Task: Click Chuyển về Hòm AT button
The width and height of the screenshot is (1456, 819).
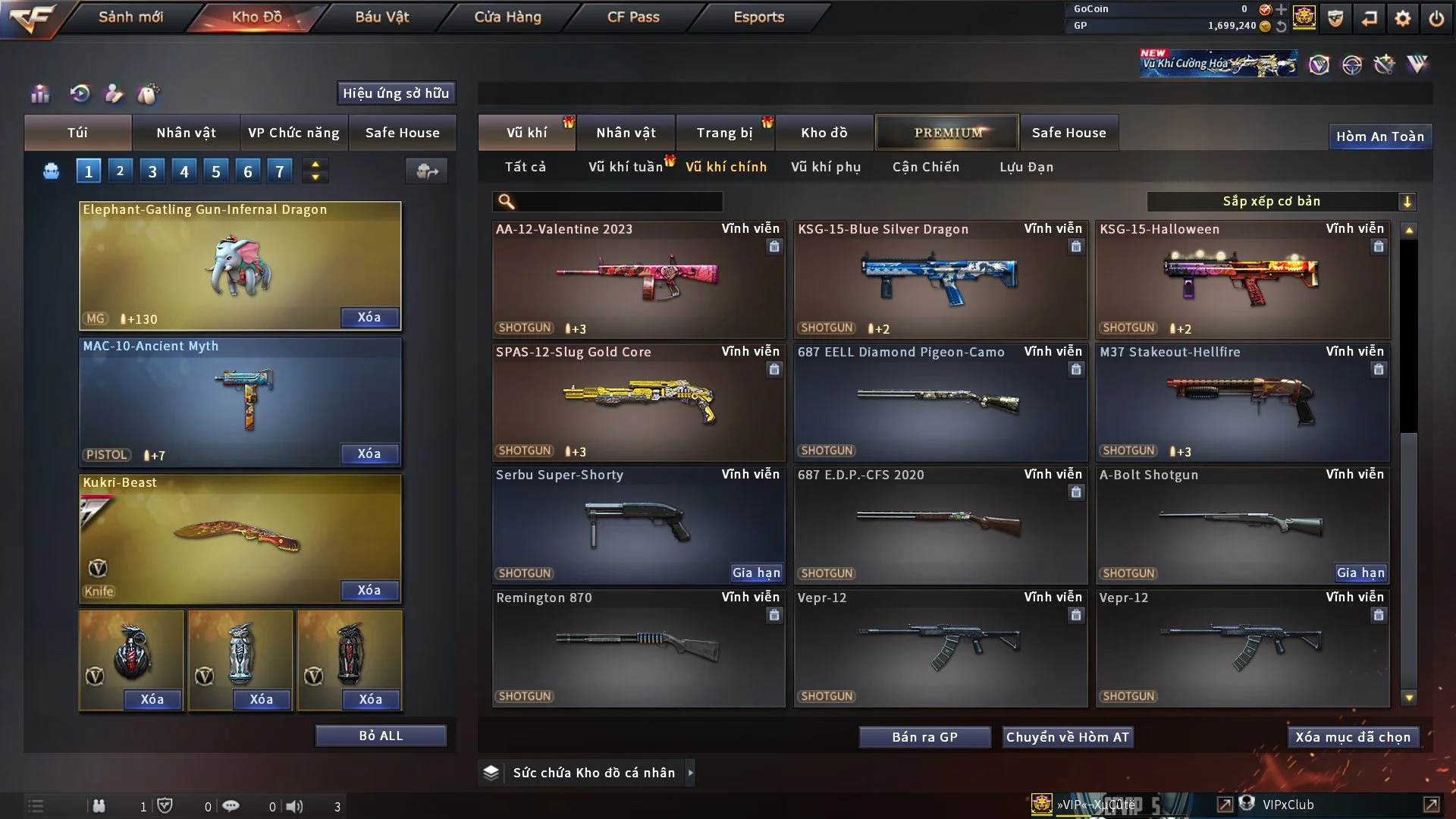Action: 1067,737
